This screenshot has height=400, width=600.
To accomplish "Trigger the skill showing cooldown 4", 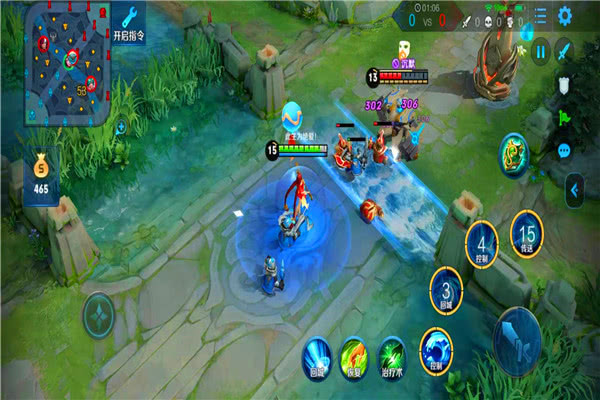I will click(x=483, y=240).
